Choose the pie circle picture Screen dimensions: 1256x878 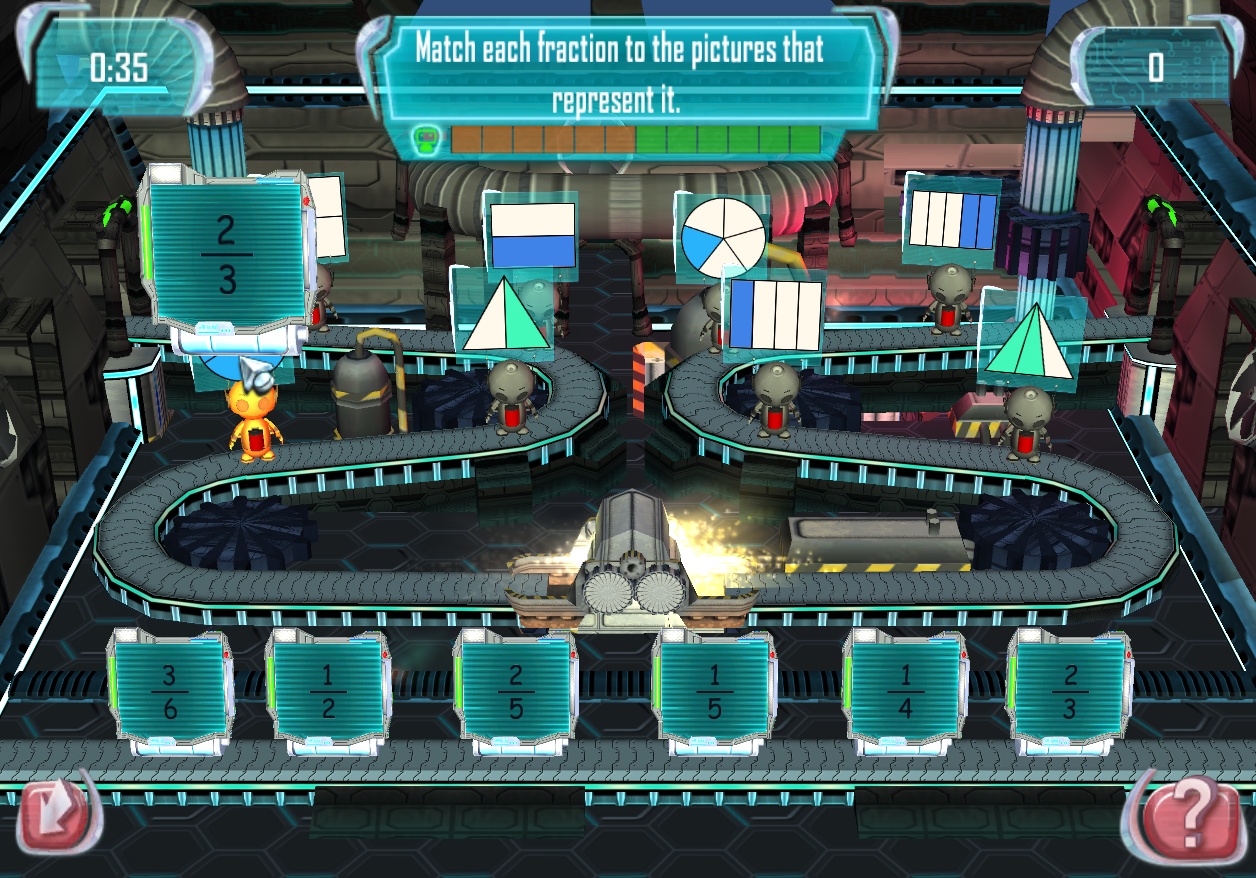723,238
